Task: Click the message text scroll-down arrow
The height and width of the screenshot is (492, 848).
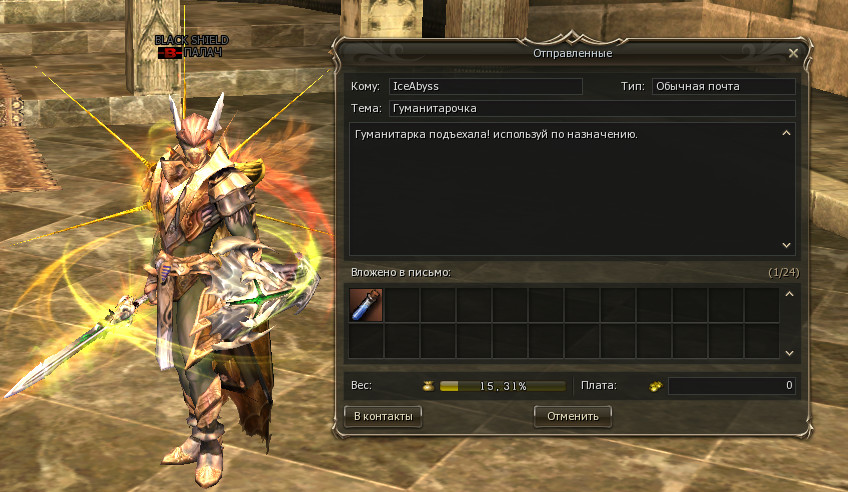Action: 786,245
